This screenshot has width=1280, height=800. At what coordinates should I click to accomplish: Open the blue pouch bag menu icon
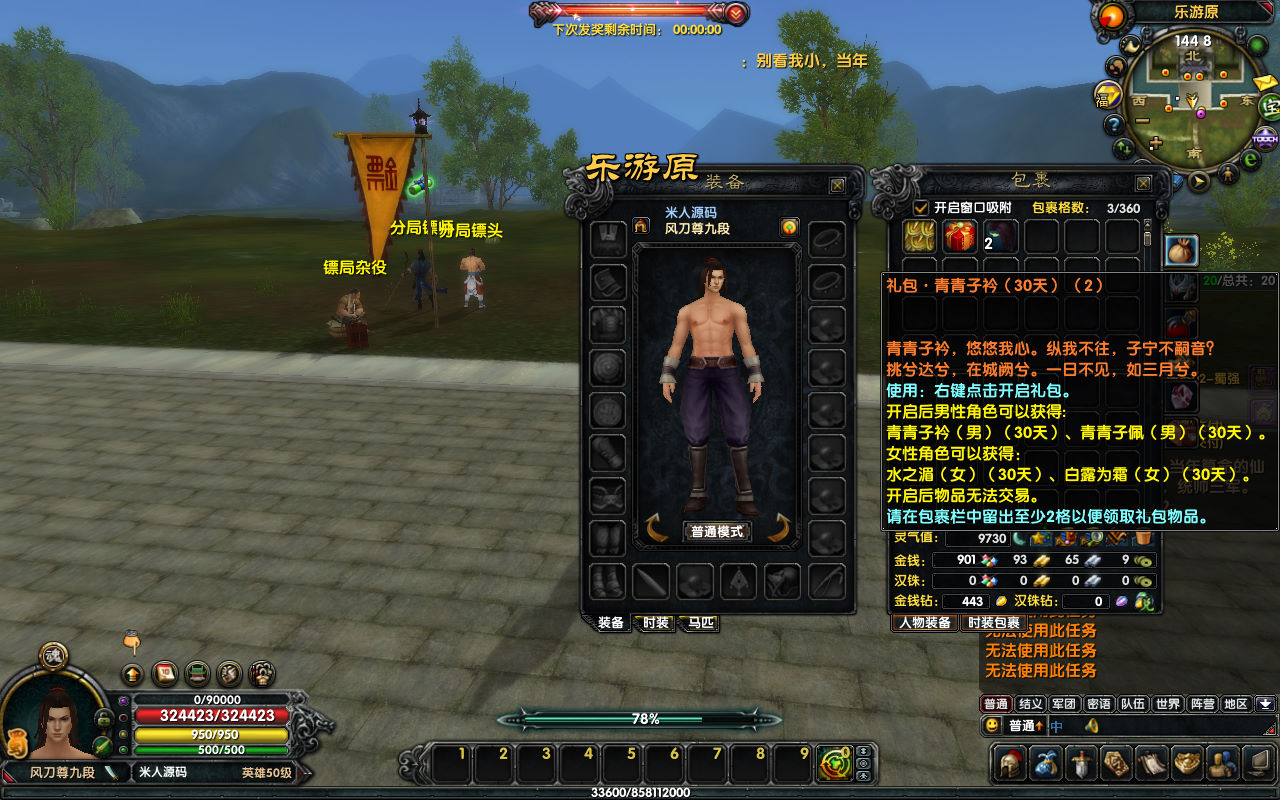(1047, 763)
